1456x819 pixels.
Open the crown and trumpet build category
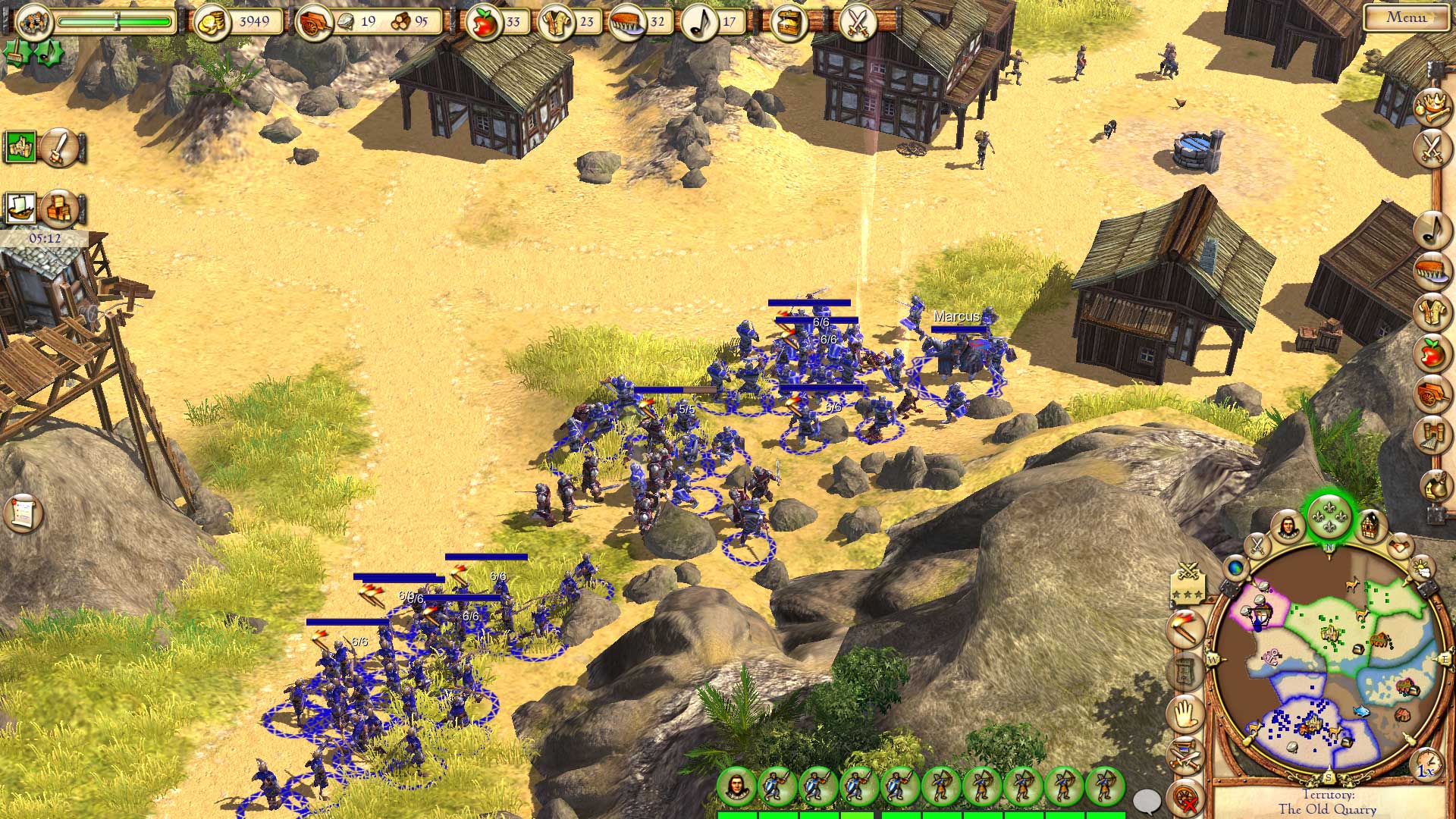[1432, 104]
